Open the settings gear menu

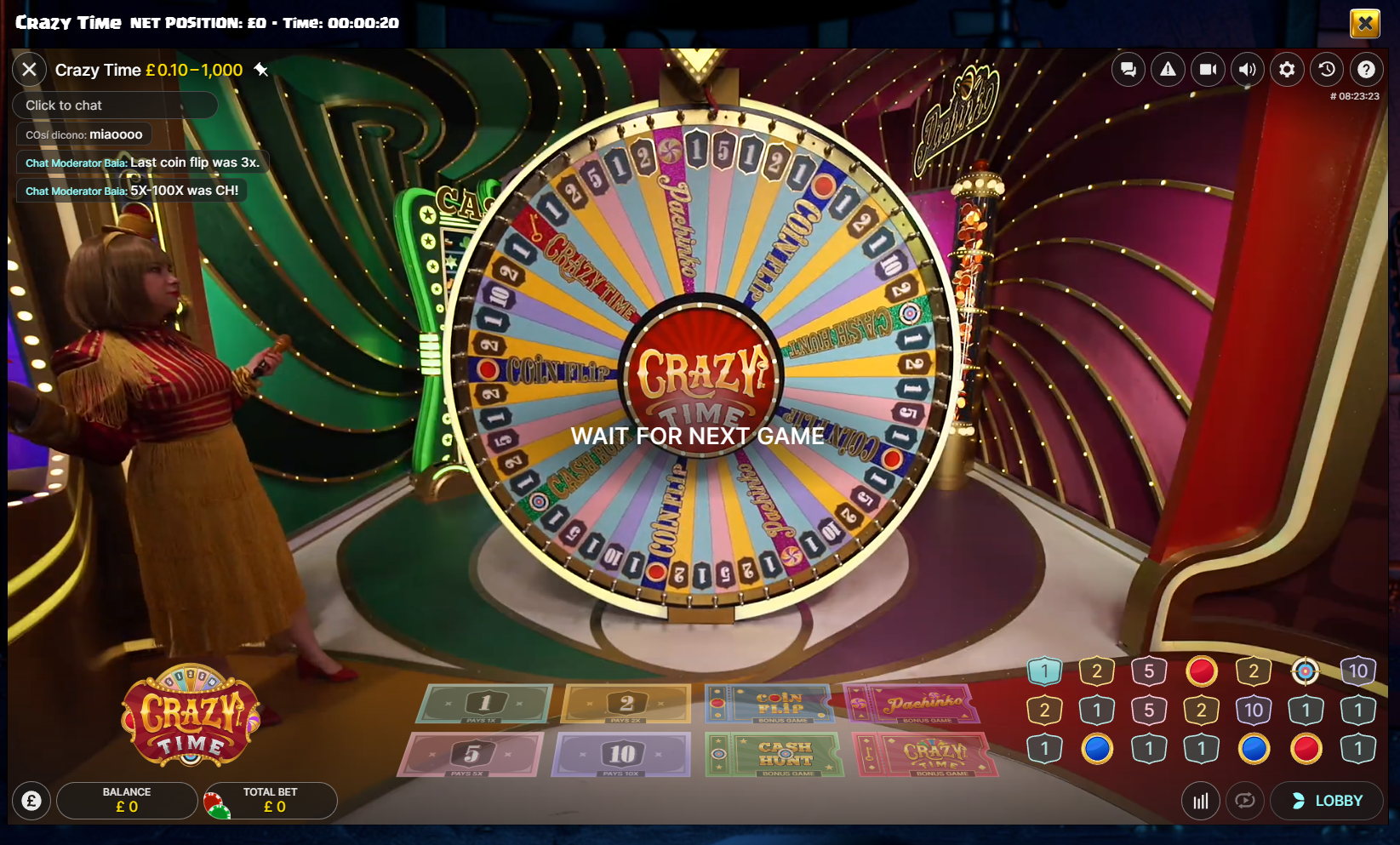[x=1287, y=69]
